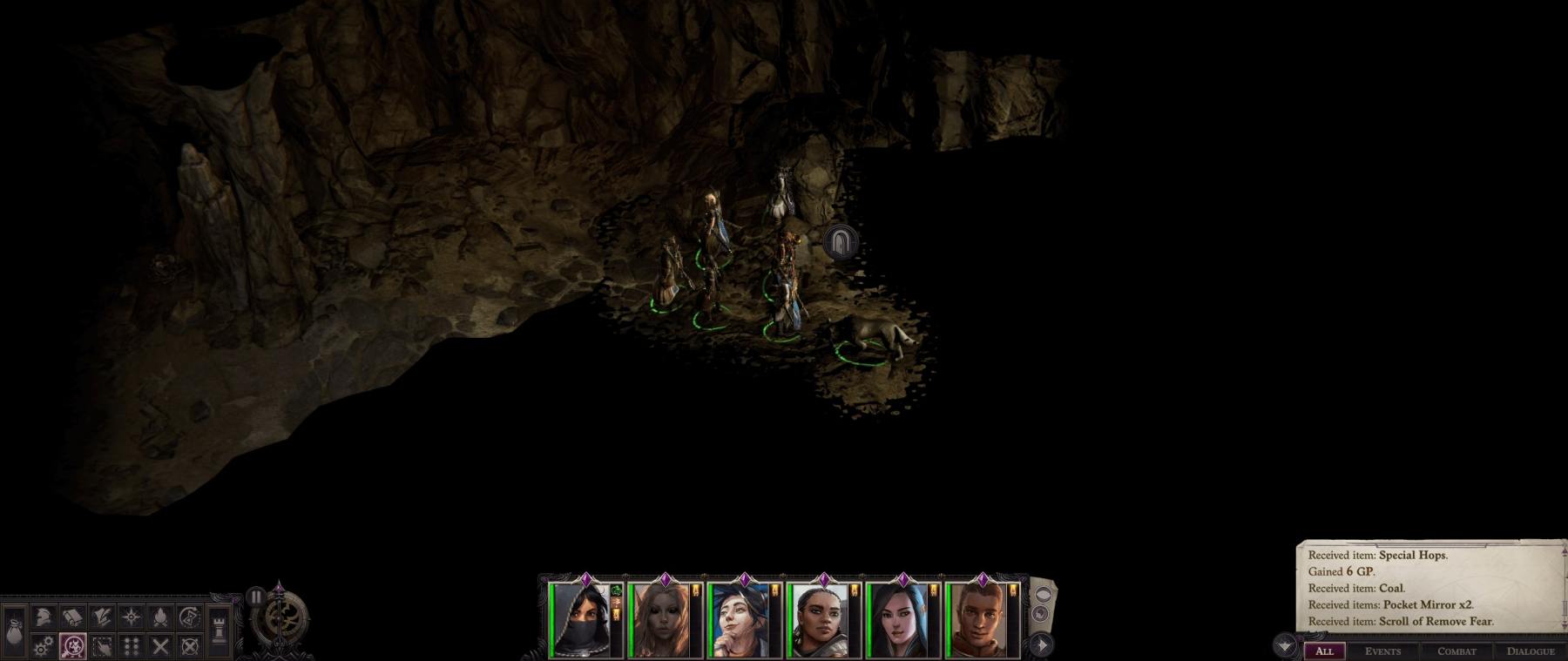Viewport: 1568px width, 661px height.
Task: Click the arrow button beside party portraits
Action: tap(1042, 645)
